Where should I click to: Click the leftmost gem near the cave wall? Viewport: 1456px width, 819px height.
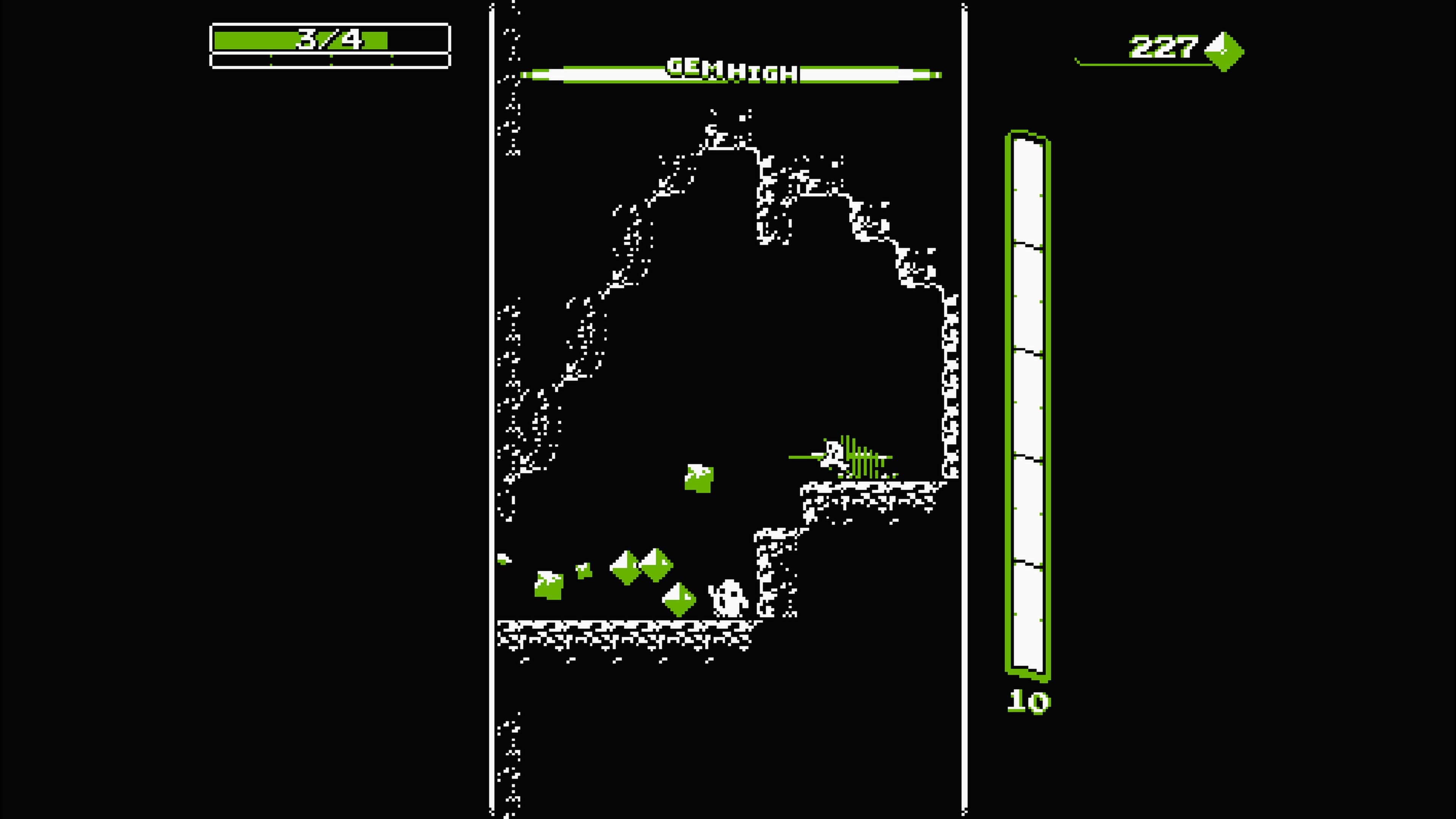548,585
